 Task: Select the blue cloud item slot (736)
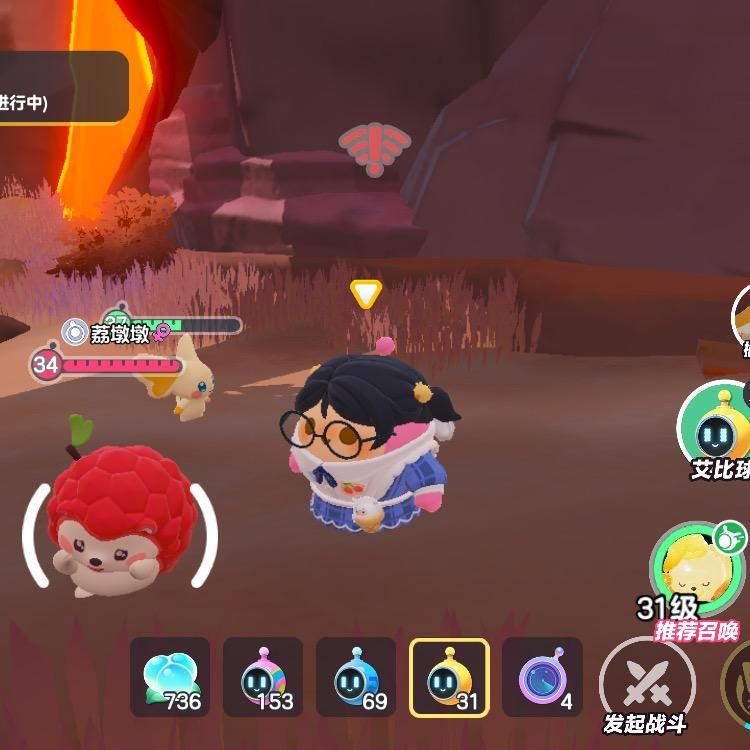click(x=170, y=677)
